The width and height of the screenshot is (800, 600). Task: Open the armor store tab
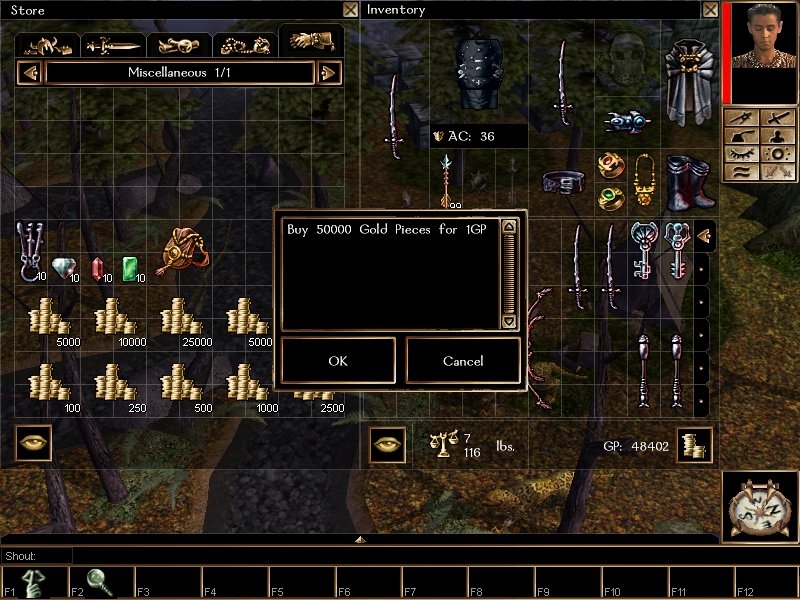pos(50,45)
